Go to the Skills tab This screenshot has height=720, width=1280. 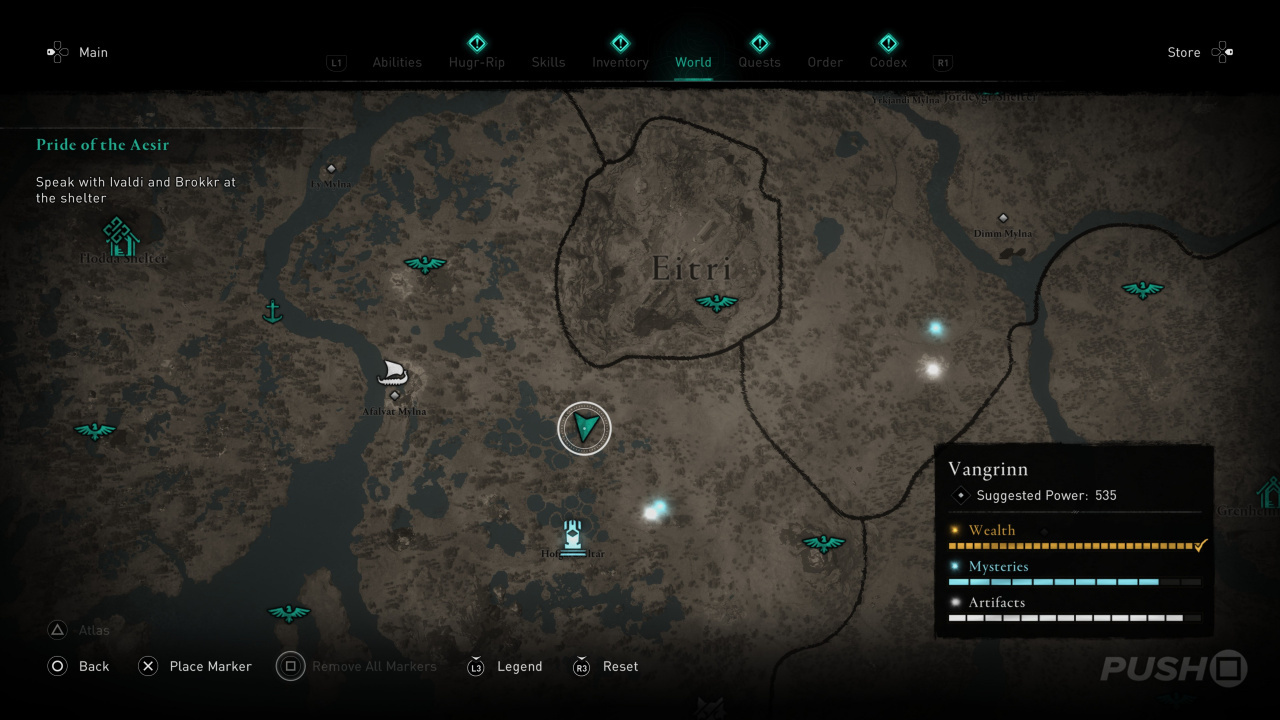point(548,62)
